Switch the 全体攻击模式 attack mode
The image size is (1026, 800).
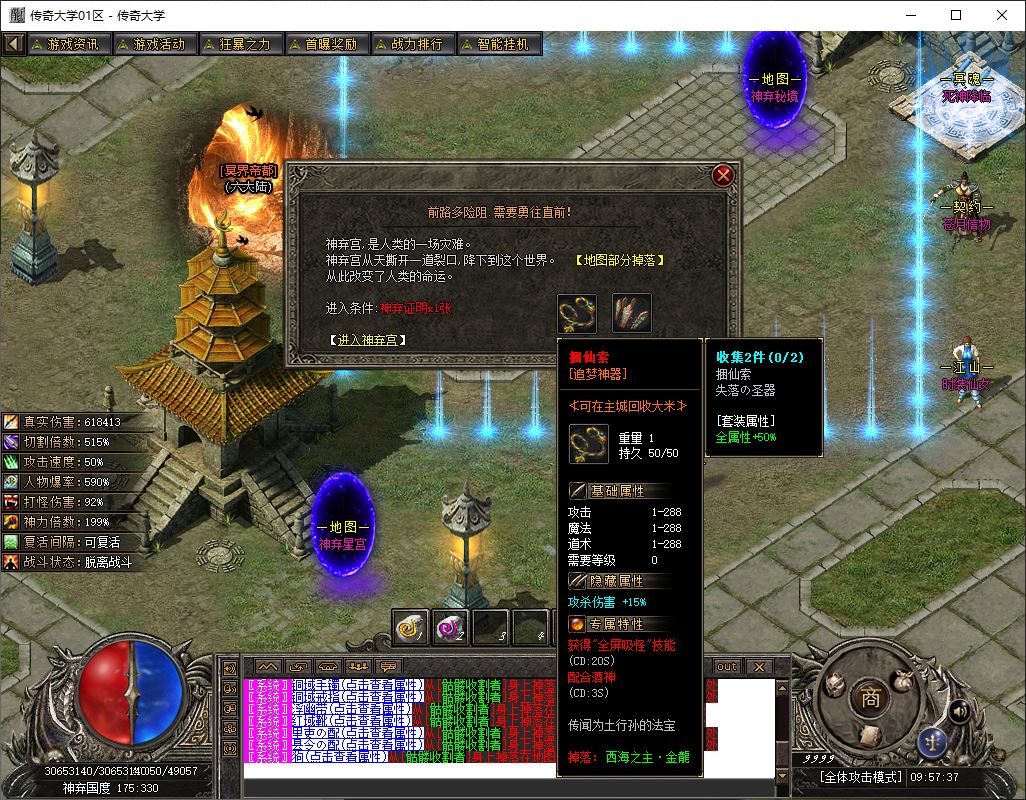[860, 777]
